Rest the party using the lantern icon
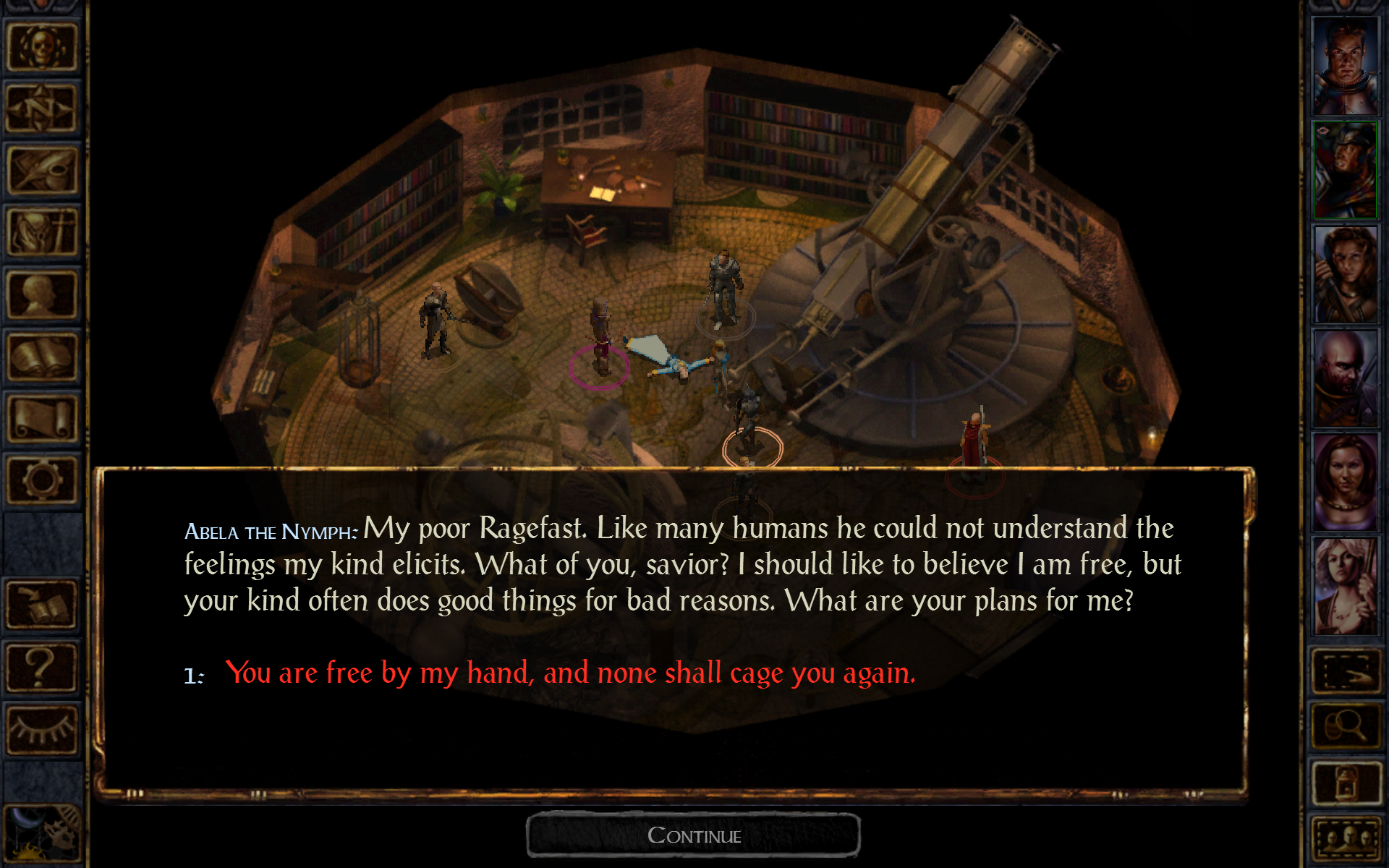Screen dimensions: 1389x868 (x=1347, y=783)
